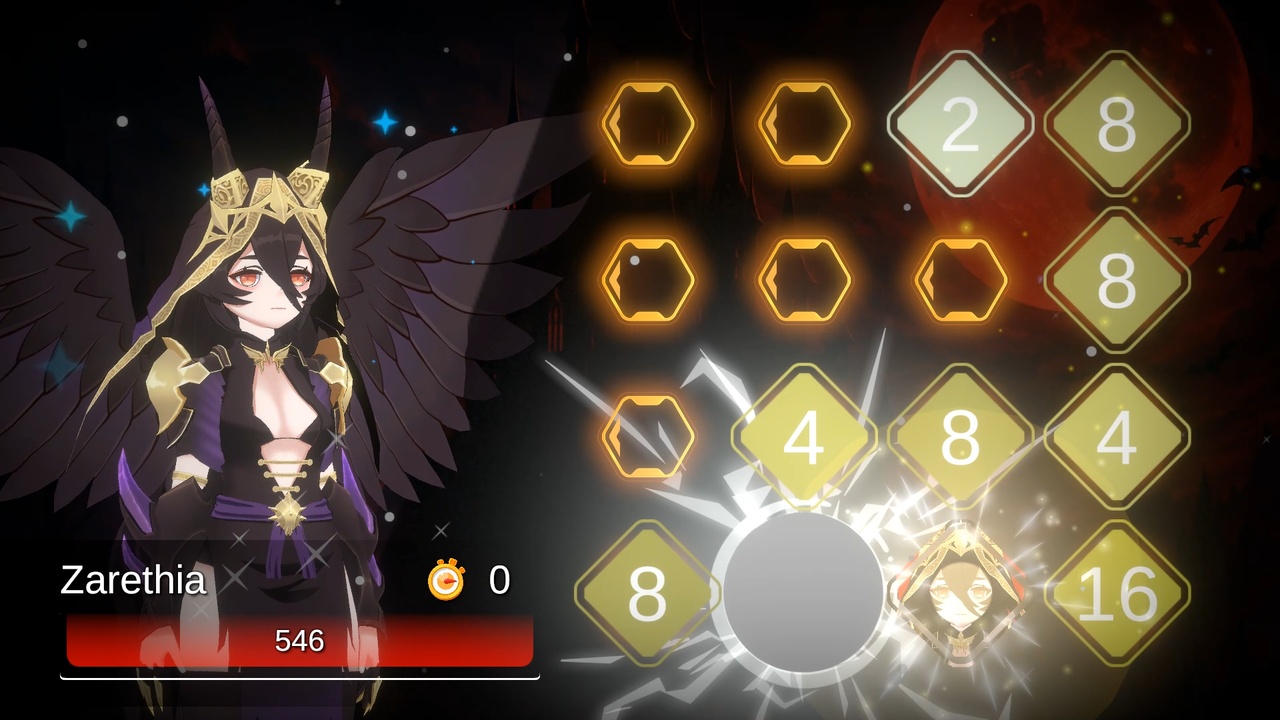Image resolution: width=1280 pixels, height=720 pixels.
Task: Click the cracked hexagon slot in the third row
Action: pos(648,435)
